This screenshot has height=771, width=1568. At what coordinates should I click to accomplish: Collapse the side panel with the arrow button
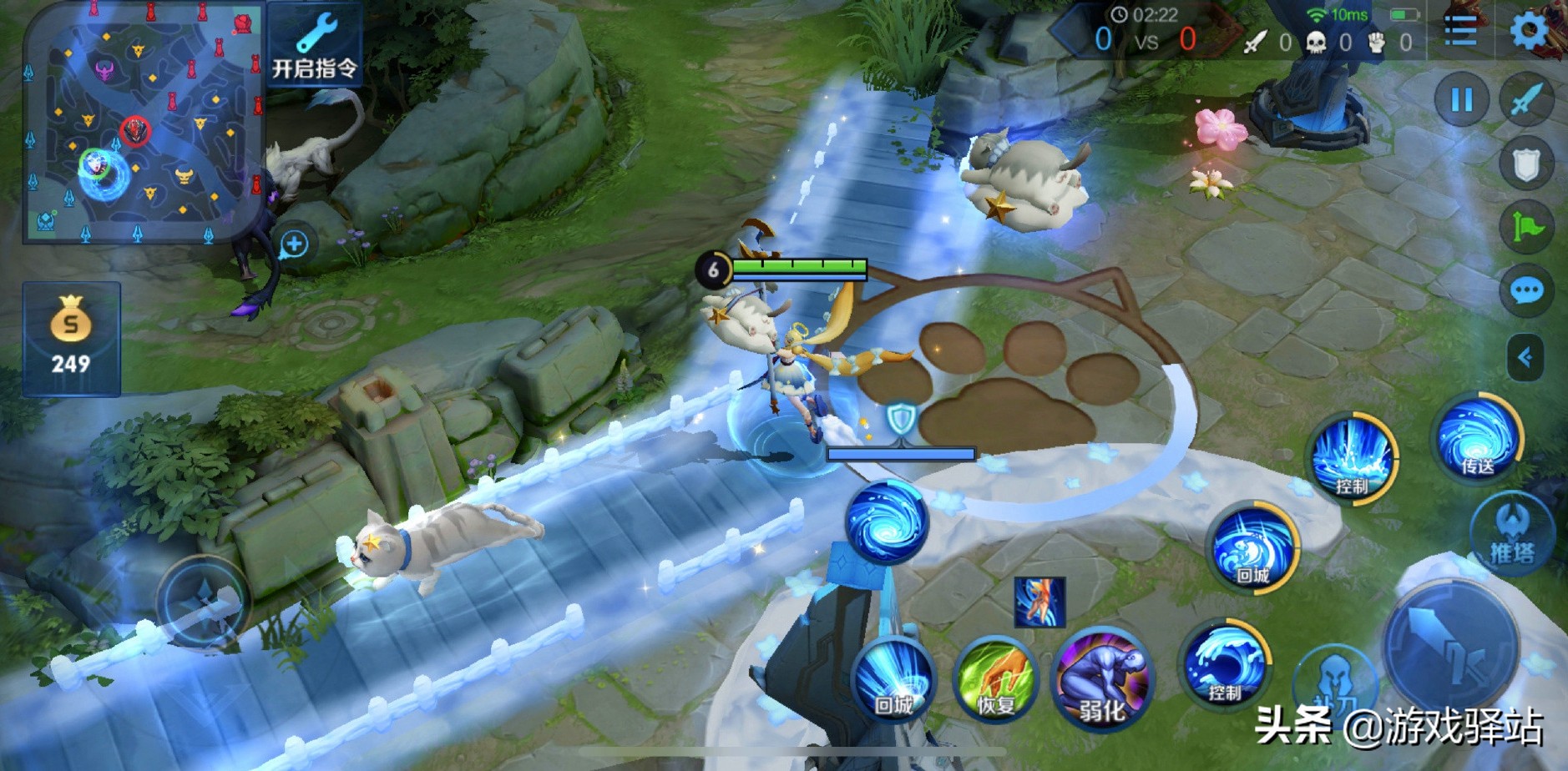point(1525,358)
